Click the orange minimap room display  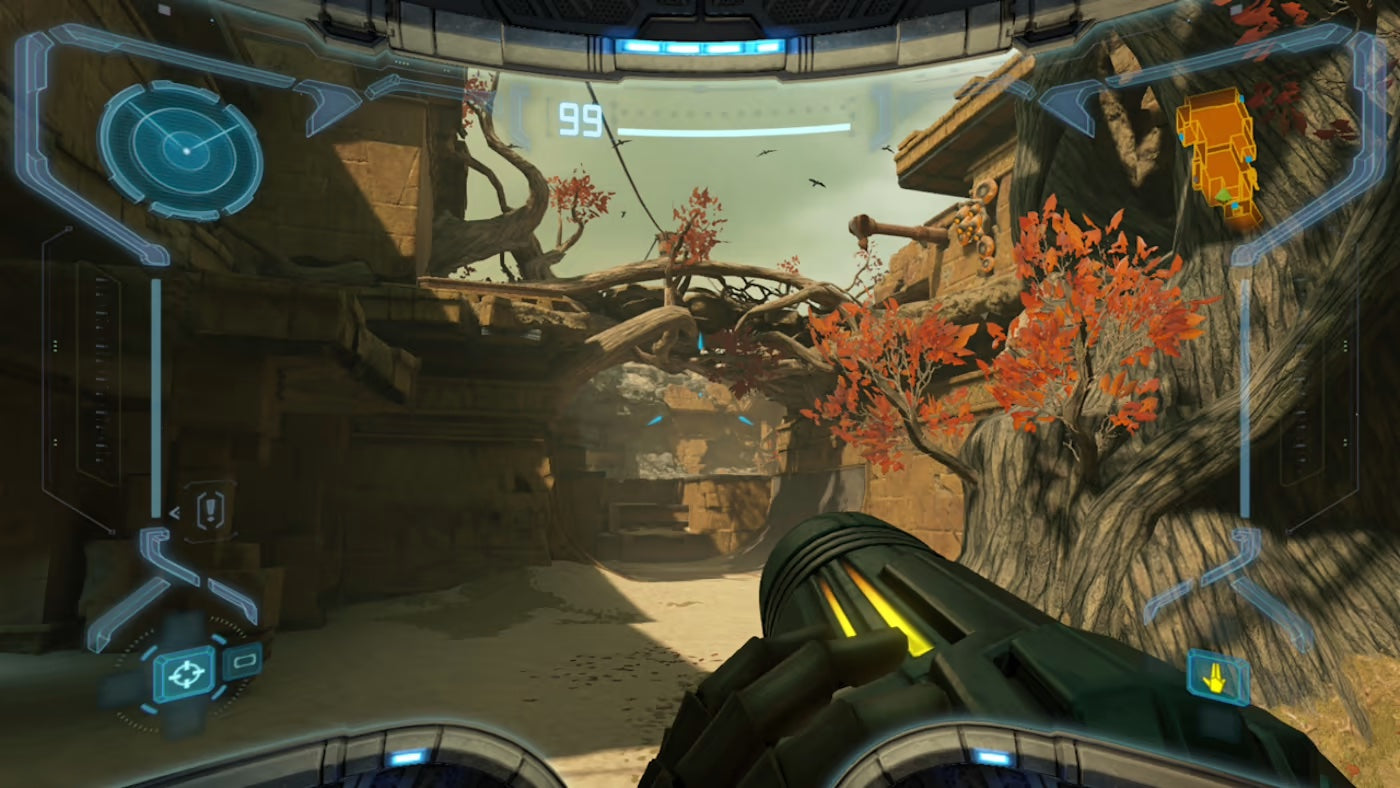click(1215, 150)
